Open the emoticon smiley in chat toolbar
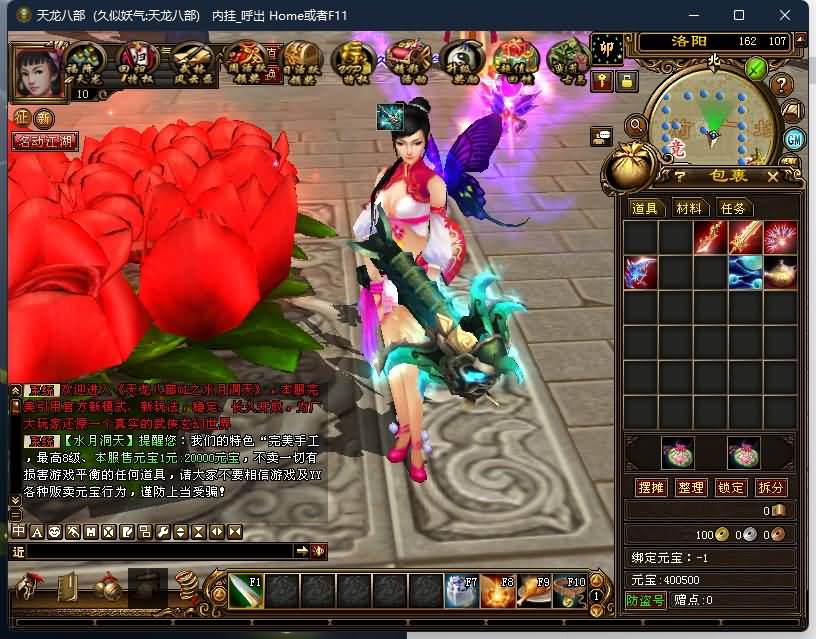Screen dimensions: 816x639 (x=54, y=531)
